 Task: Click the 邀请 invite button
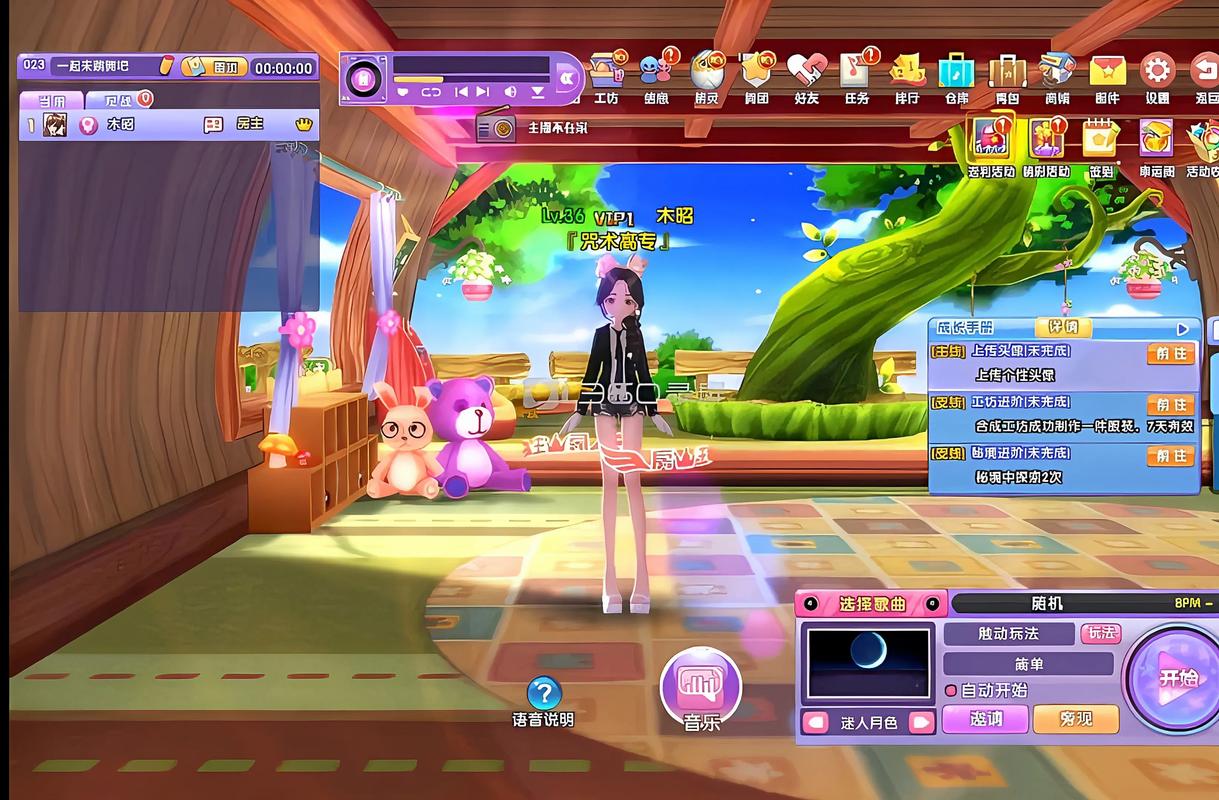[986, 718]
